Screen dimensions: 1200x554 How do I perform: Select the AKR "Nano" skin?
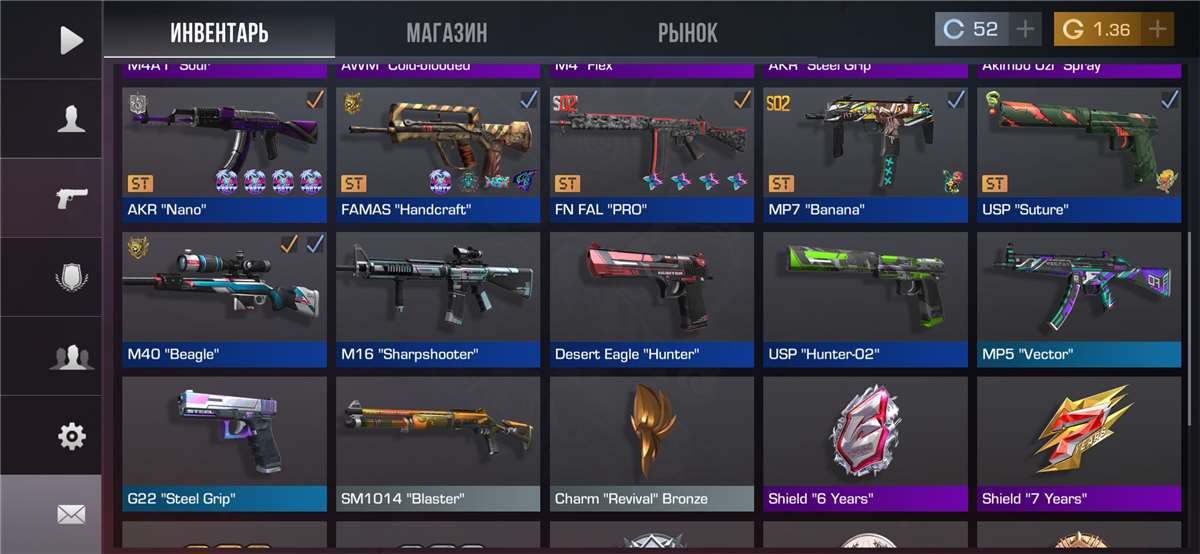click(x=224, y=152)
